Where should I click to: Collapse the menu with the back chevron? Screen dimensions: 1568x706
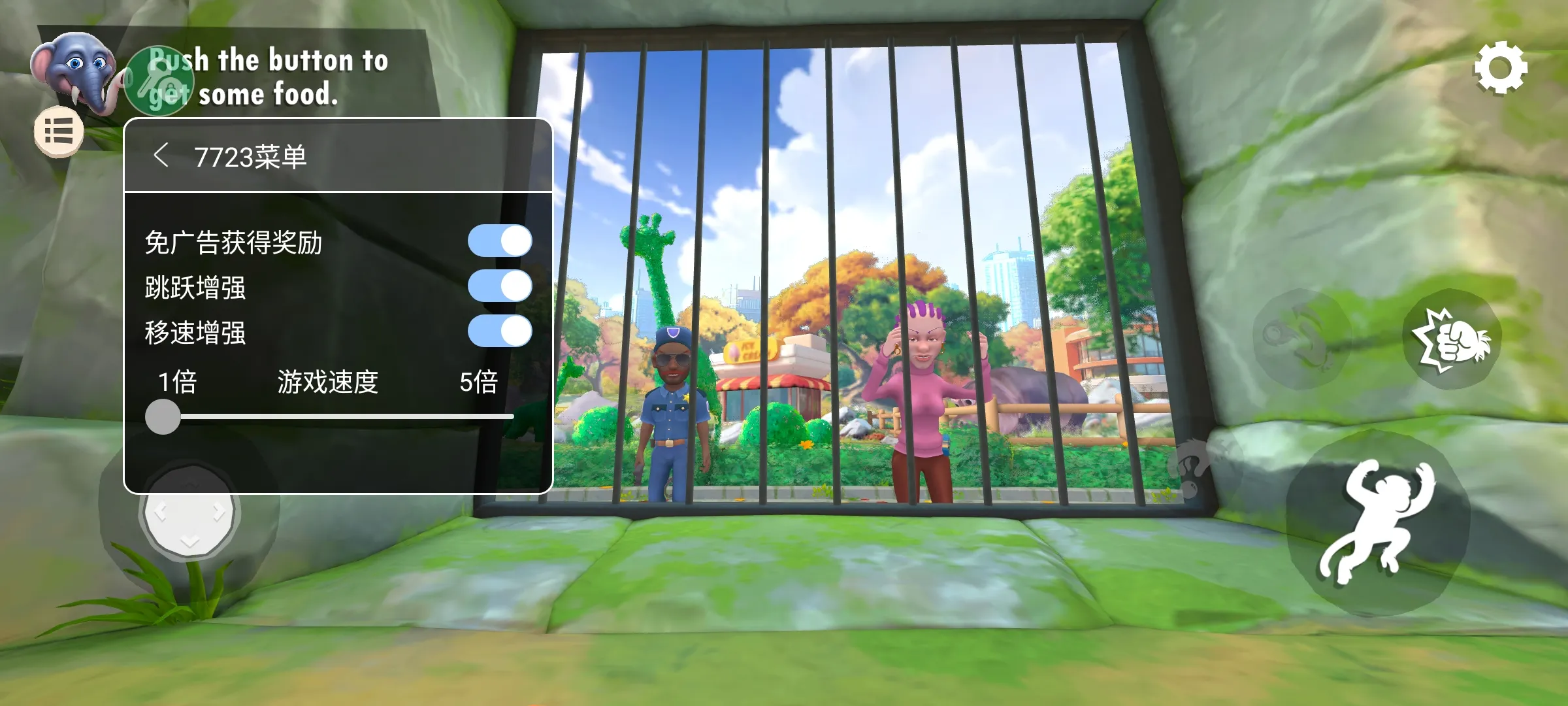point(163,154)
